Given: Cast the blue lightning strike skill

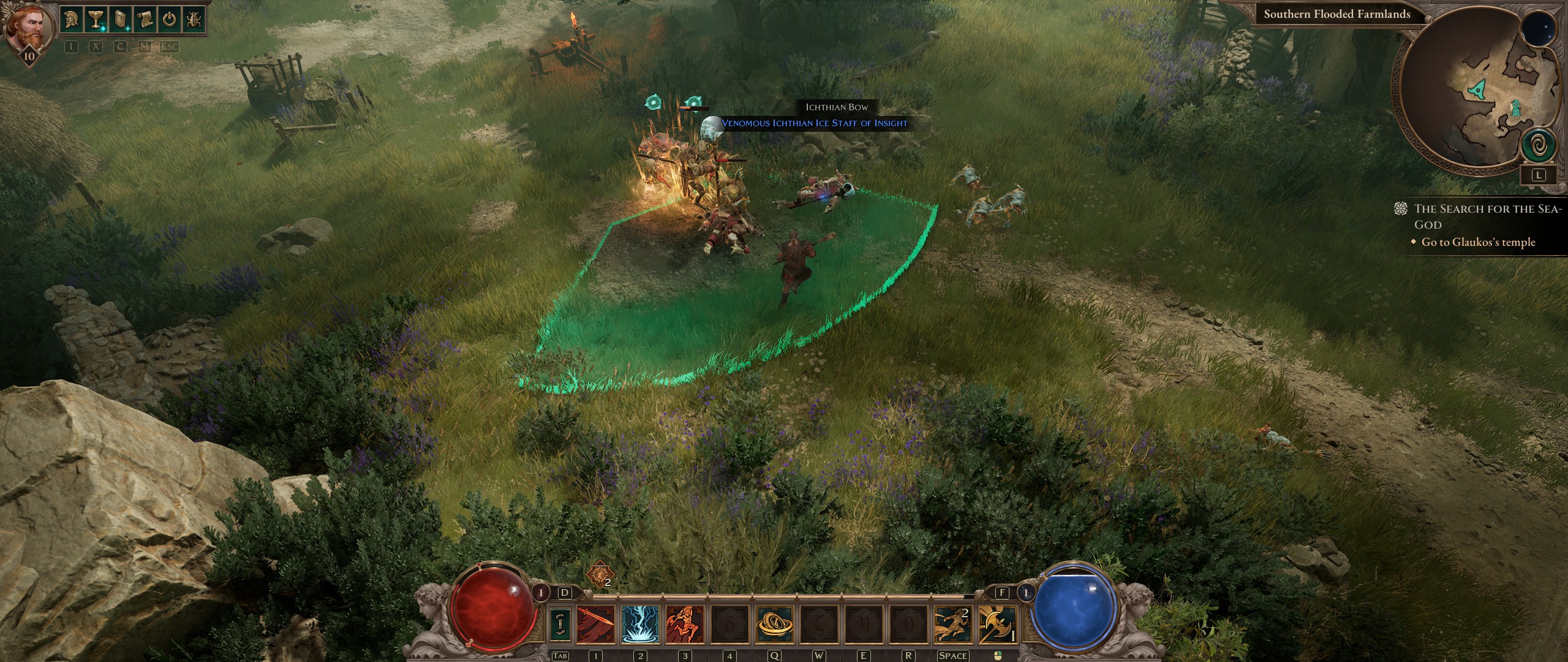Looking at the screenshot, I should (640, 625).
